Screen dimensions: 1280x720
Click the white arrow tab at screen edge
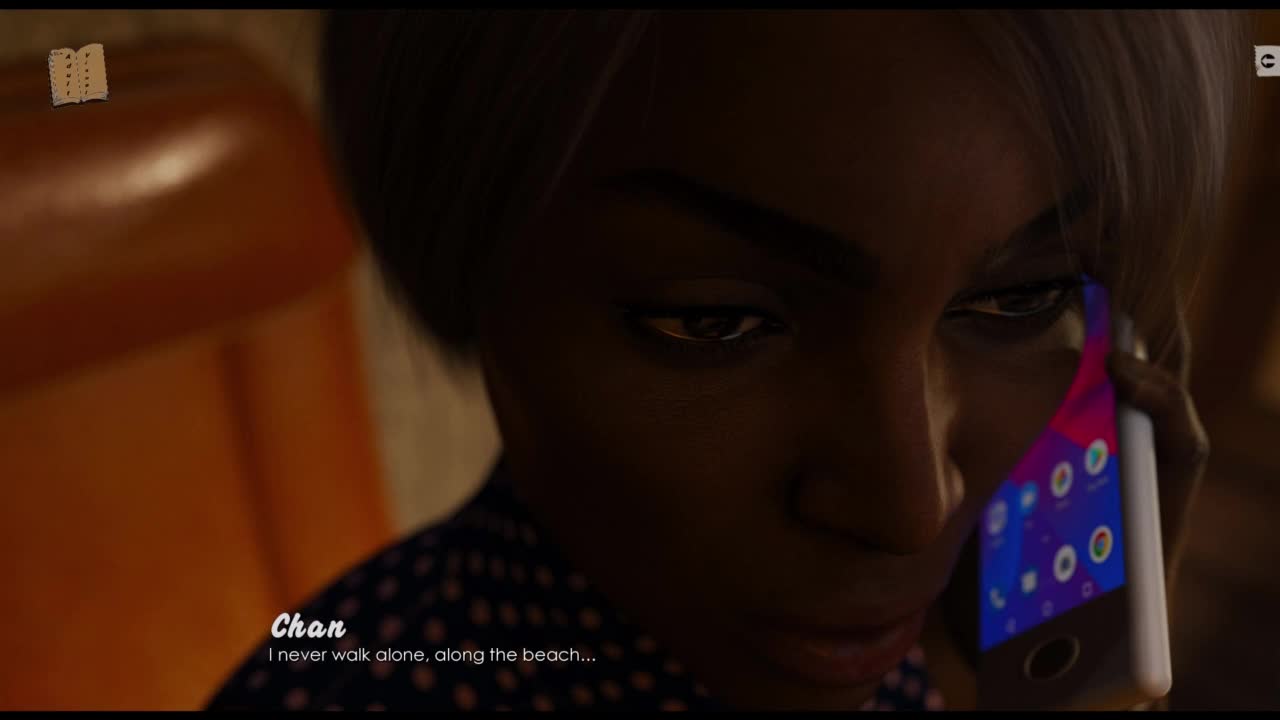(1267, 61)
